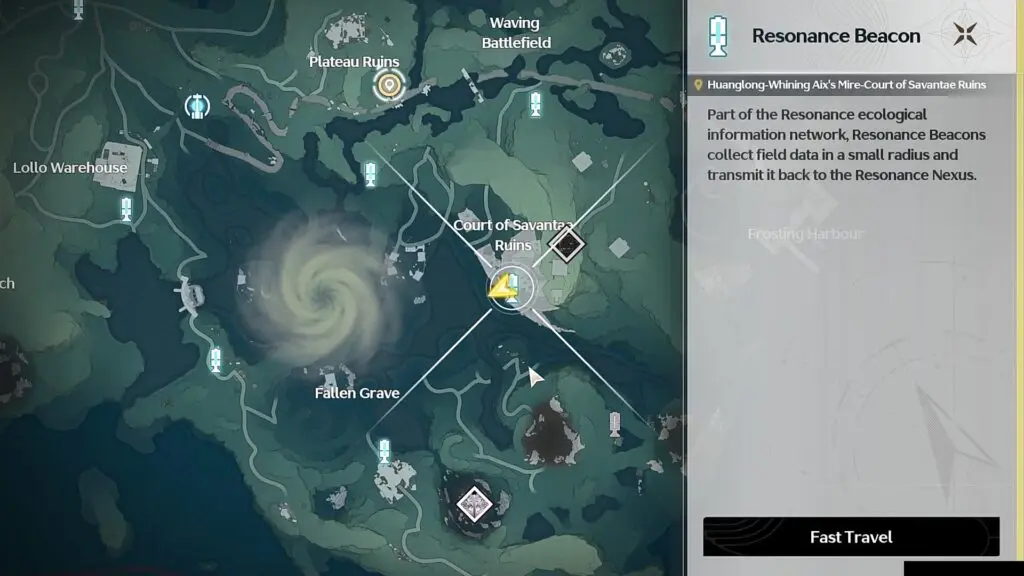Image resolution: width=1024 pixels, height=576 pixels.
Task: Select the gold marker at Plateau Ruins
Action: tap(387, 86)
